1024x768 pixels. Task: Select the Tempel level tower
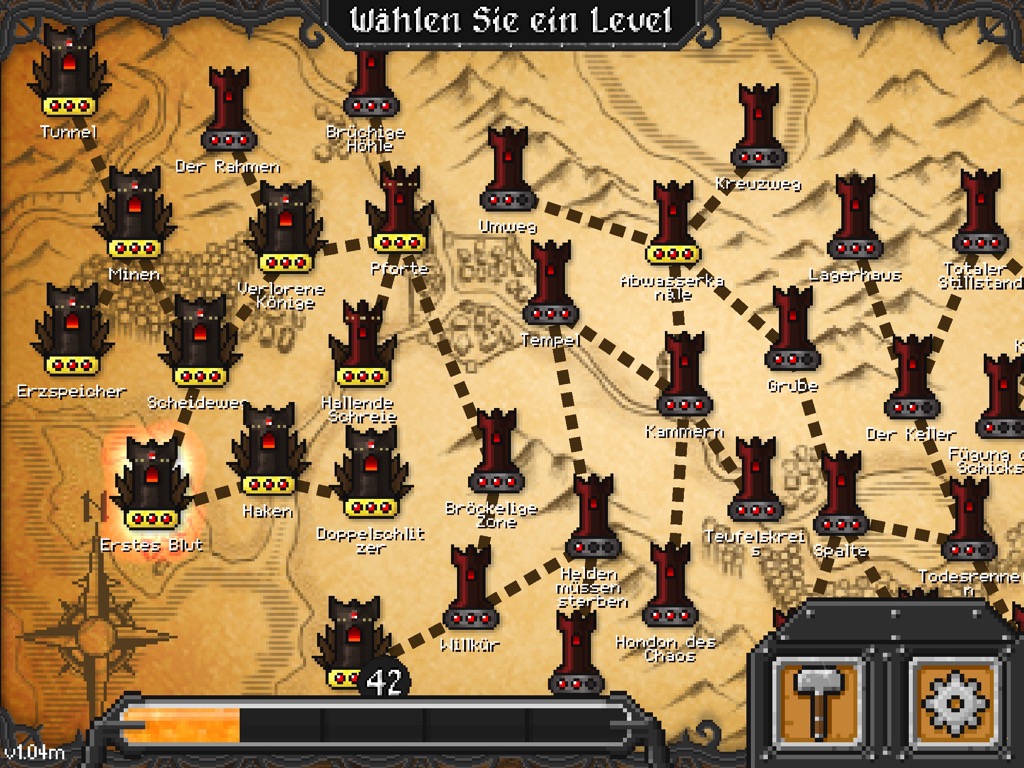[x=551, y=284]
